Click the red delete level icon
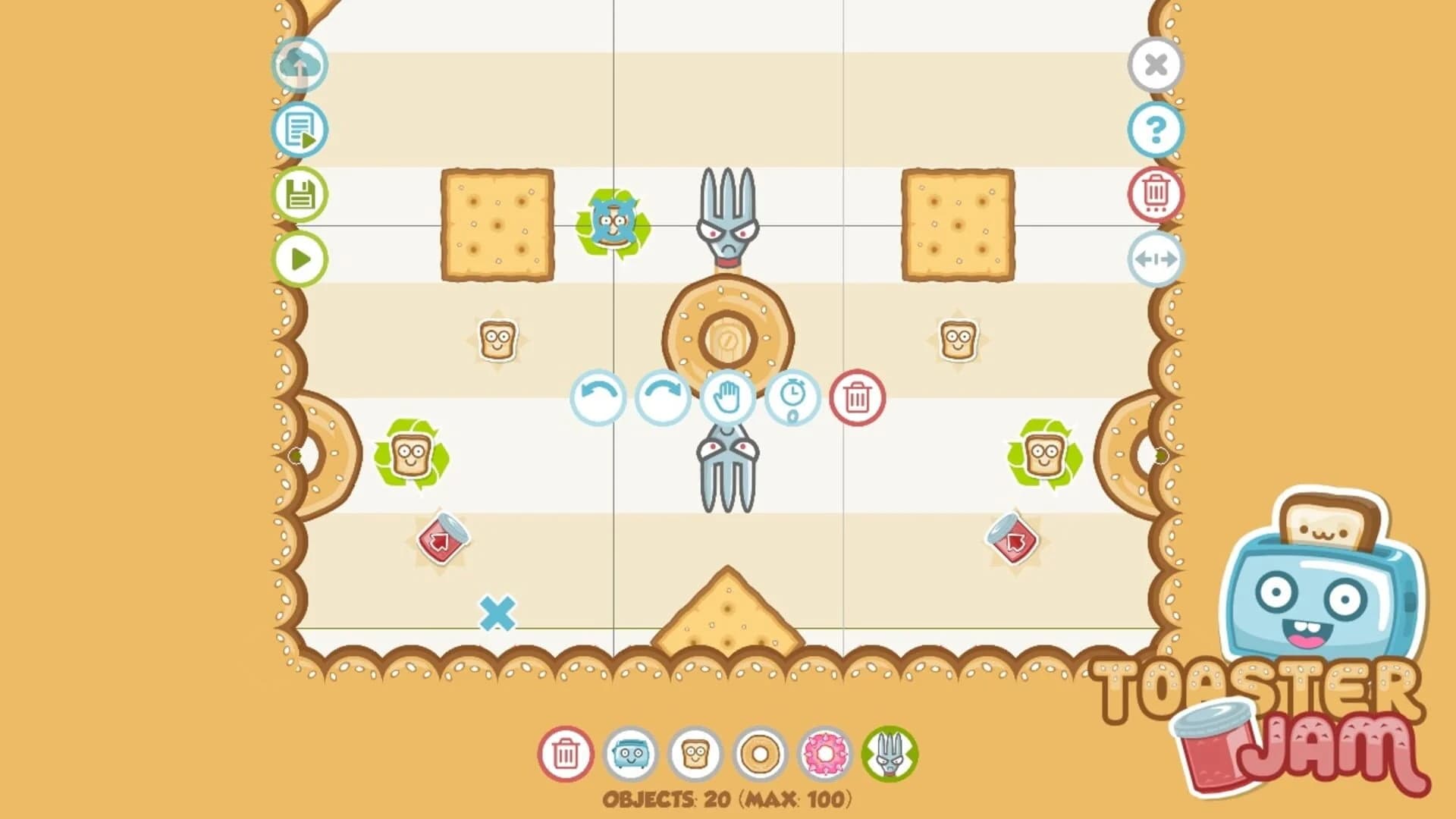 (x=1156, y=196)
